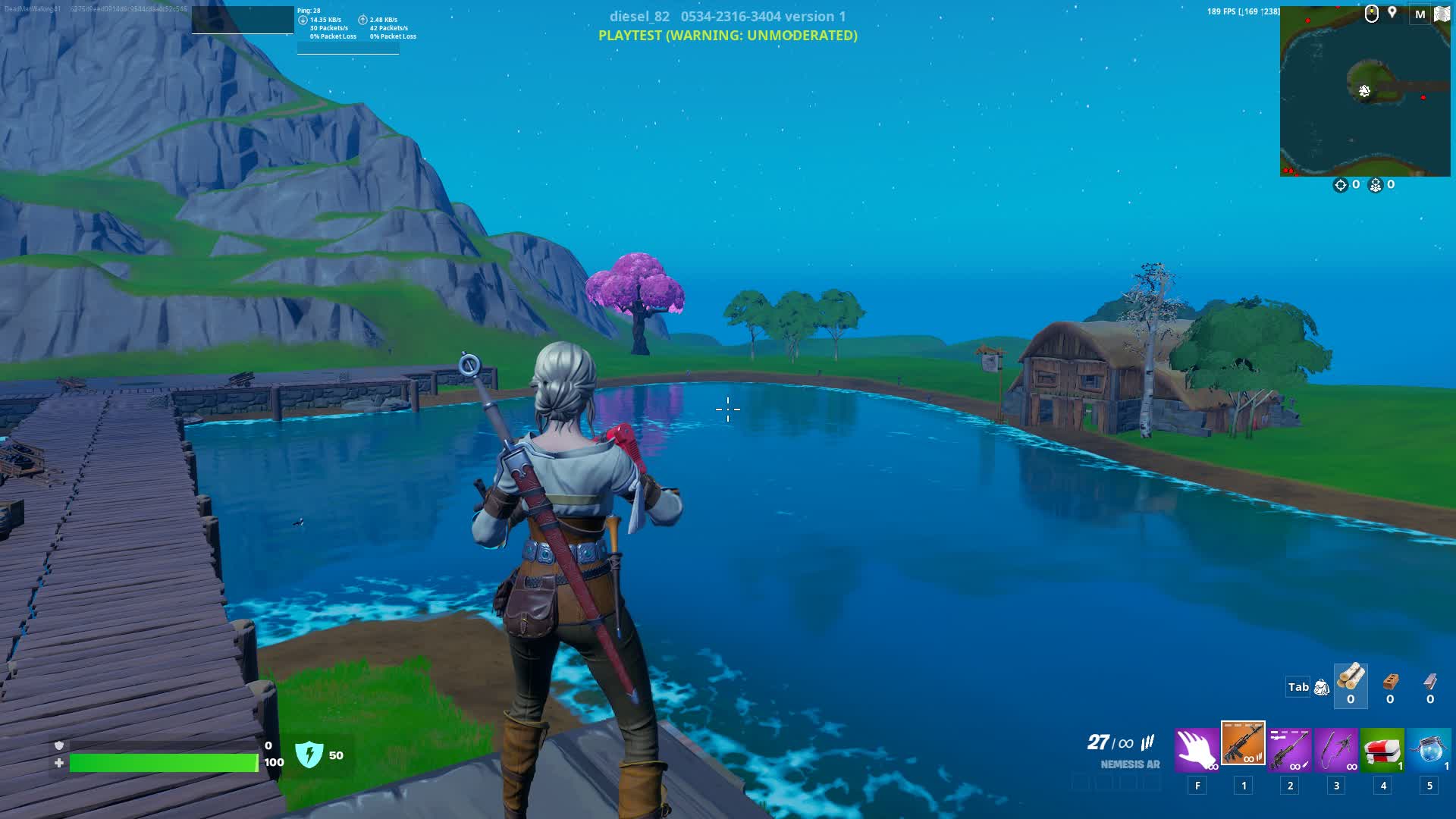Open the backpack inventory icon

point(1322,688)
